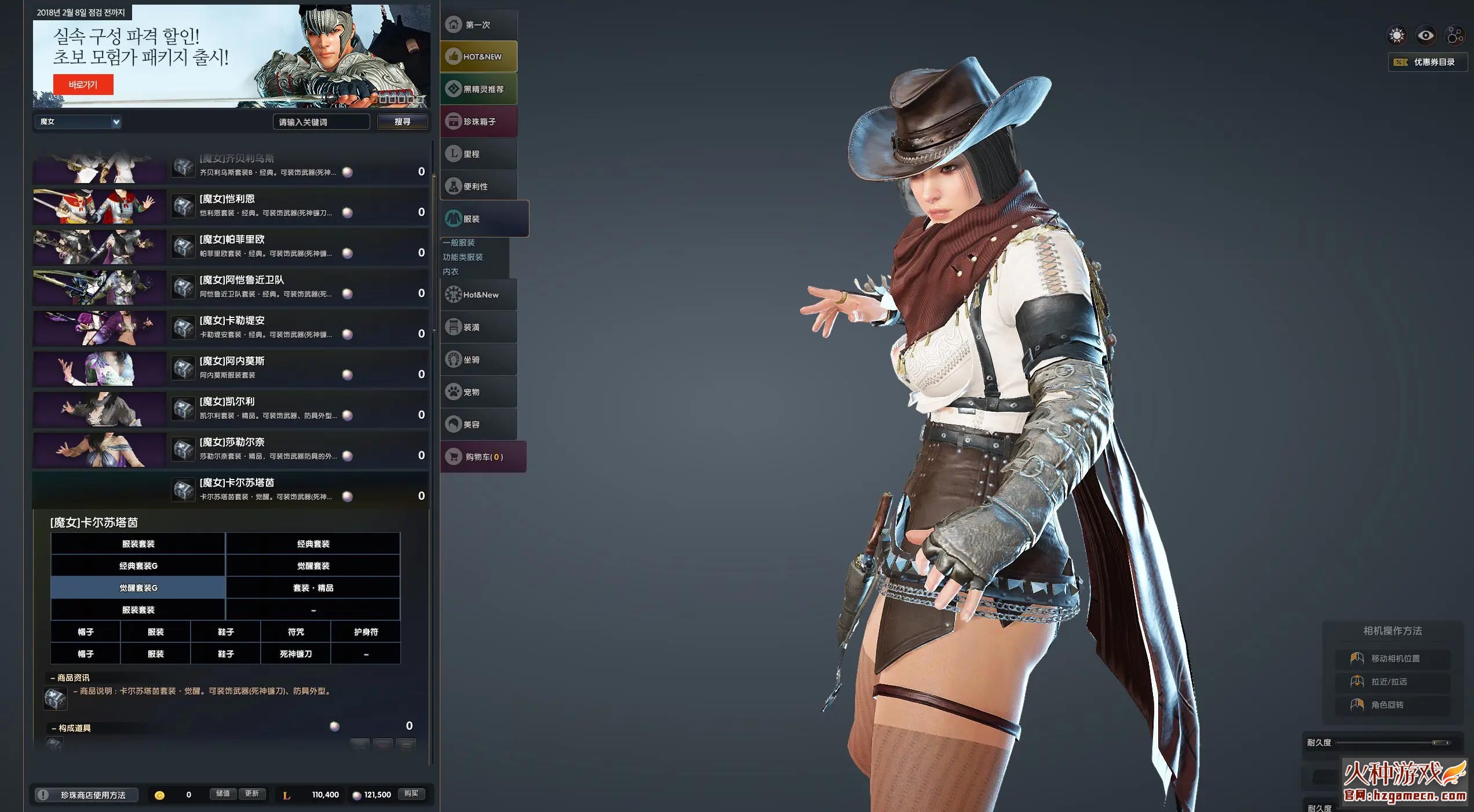Open the 优惠券目录 coupon list

coord(1427,62)
